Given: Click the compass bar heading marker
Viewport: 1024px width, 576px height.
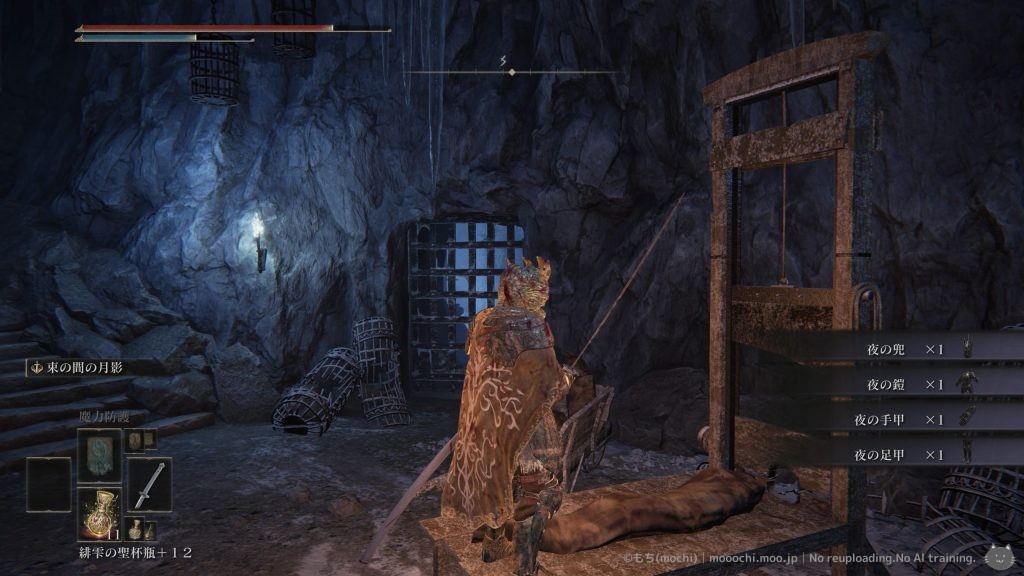Looking at the screenshot, I should 512,72.
